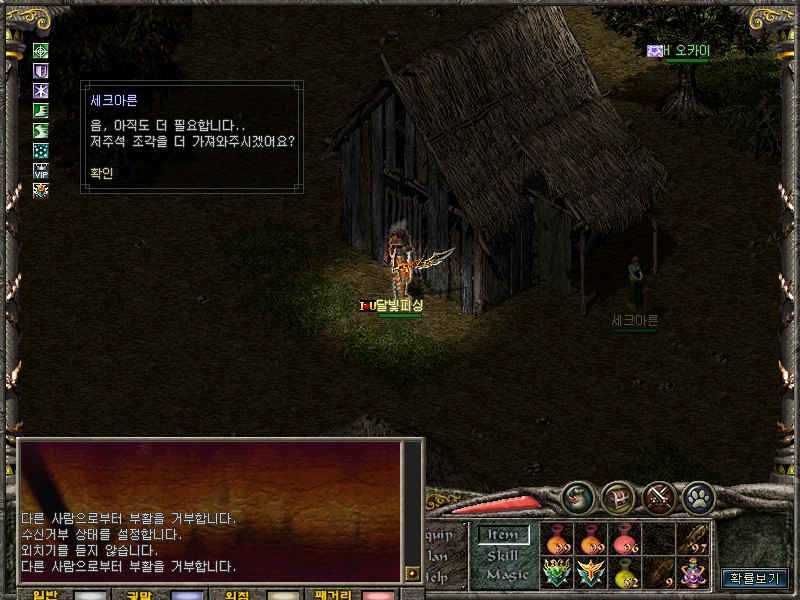Select the green-gem winged emblem item

coord(557,573)
